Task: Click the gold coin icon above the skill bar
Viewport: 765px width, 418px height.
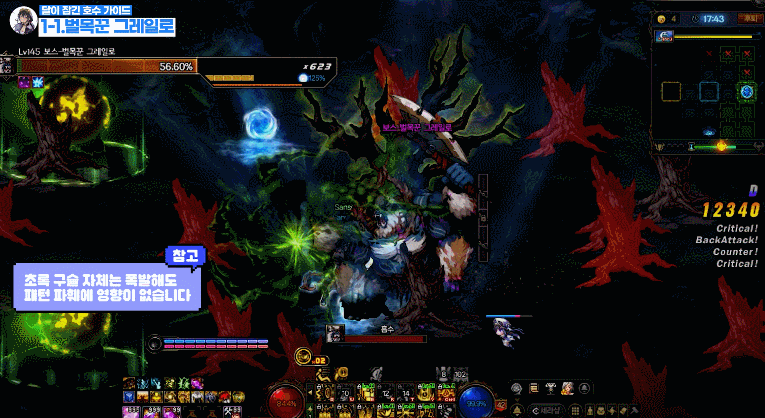Action: pyautogui.click(x=303, y=358)
